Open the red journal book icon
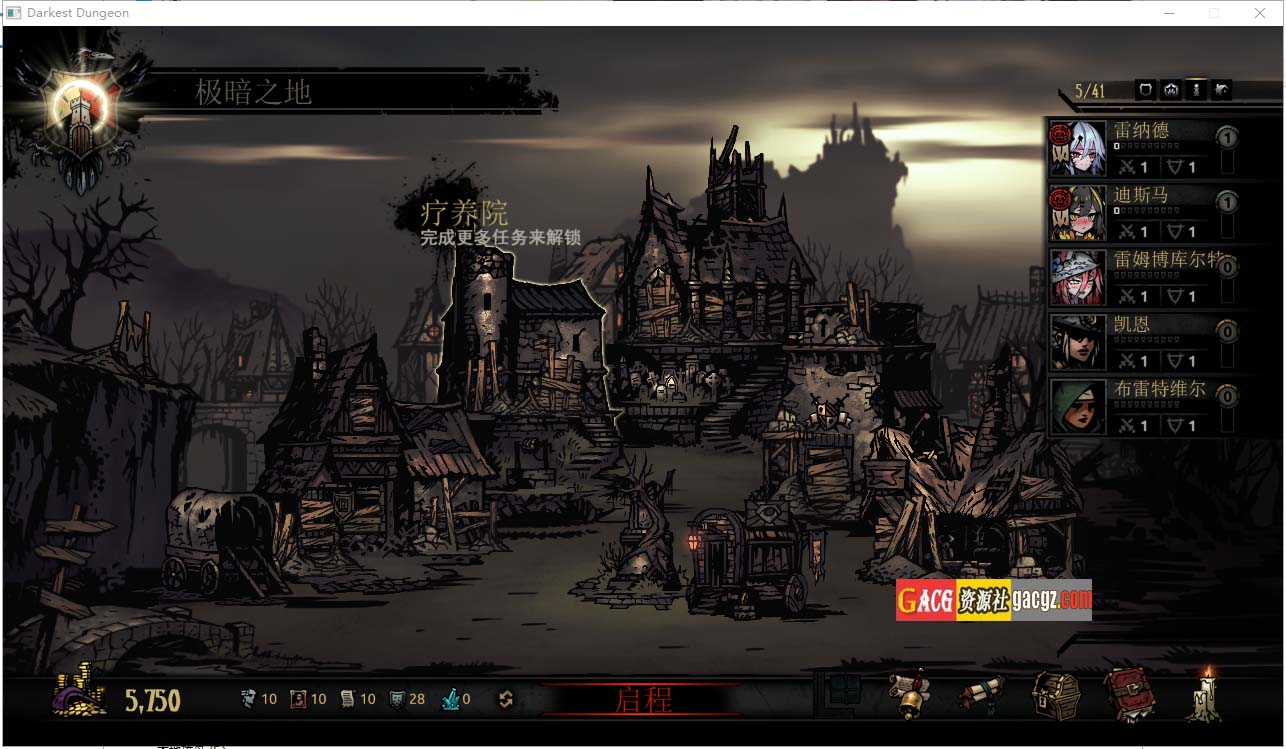The width and height of the screenshot is (1286, 749). pyautogui.click(x=1129, y=695)
